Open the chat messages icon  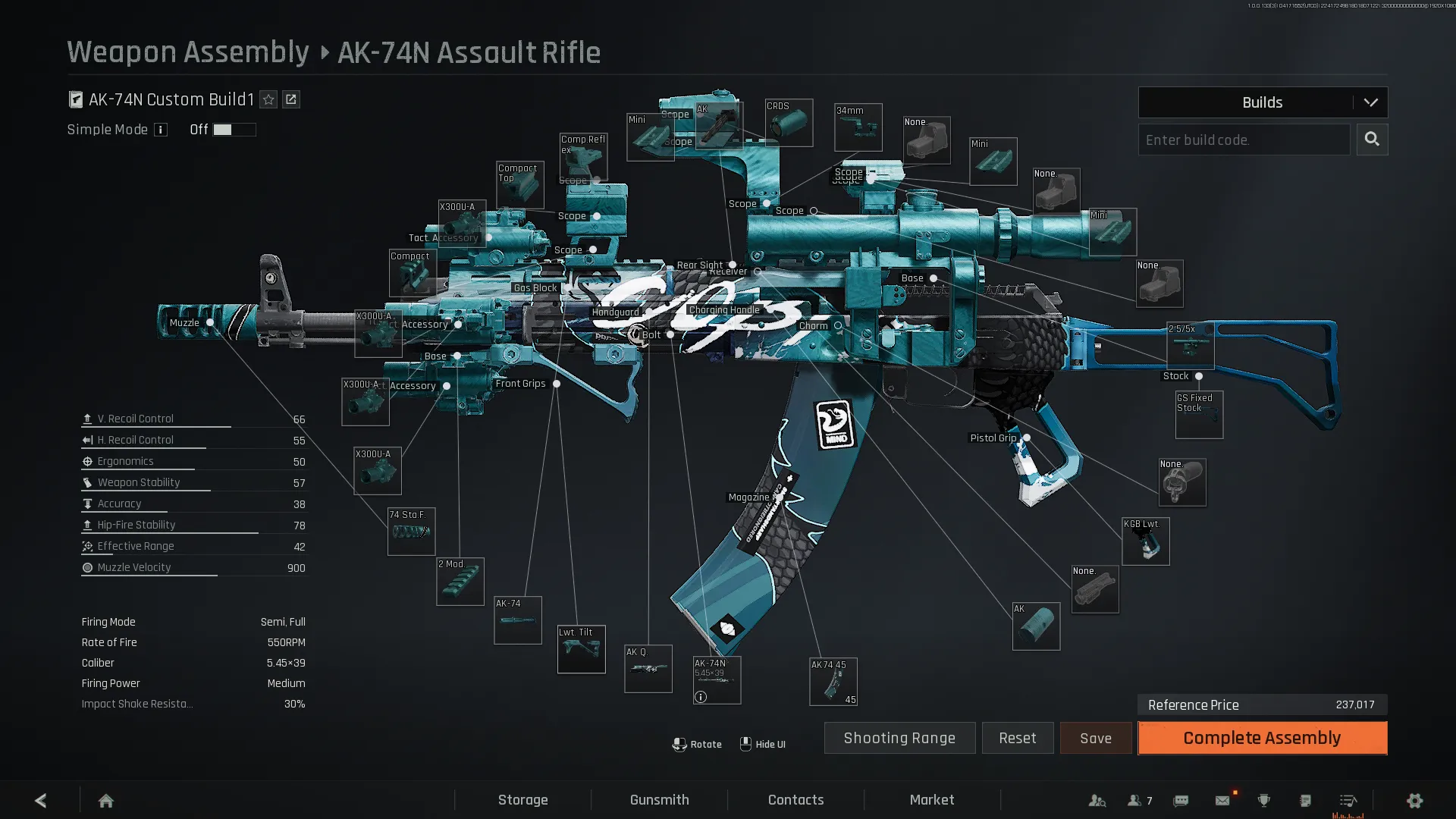[x=1181, y=800]
